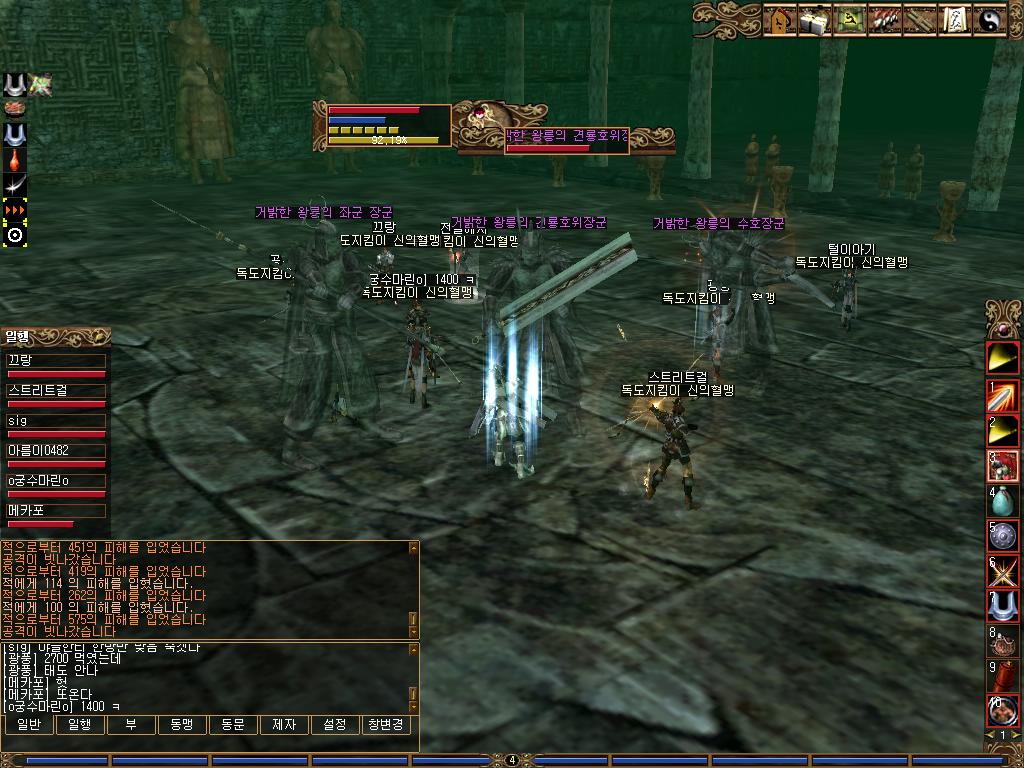Trigger the crossed golden blades skill, slot 6
This screenshot has height=768, width=1024.
[1003, 569]
